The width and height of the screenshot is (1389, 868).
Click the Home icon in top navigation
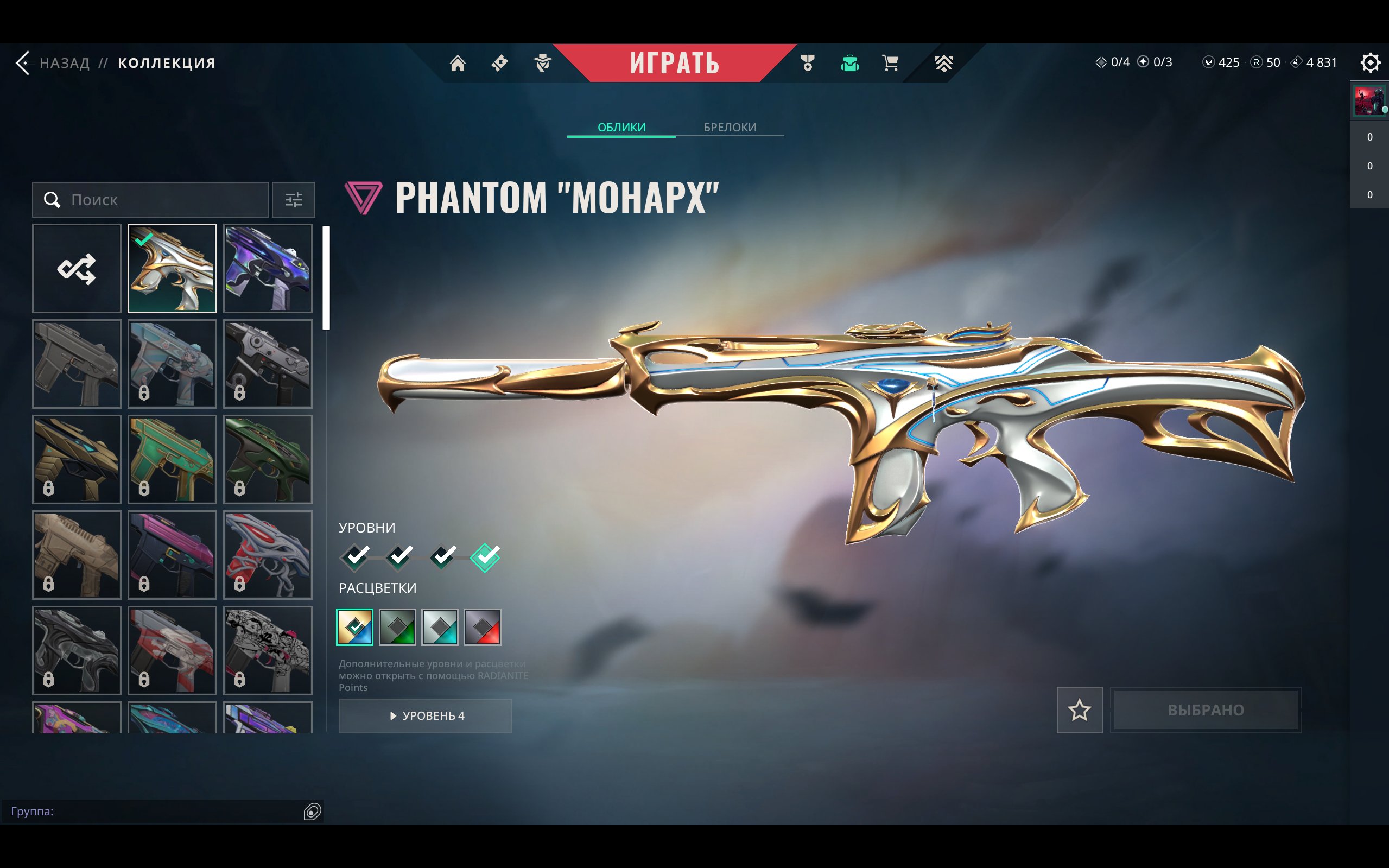pos(458,63)
